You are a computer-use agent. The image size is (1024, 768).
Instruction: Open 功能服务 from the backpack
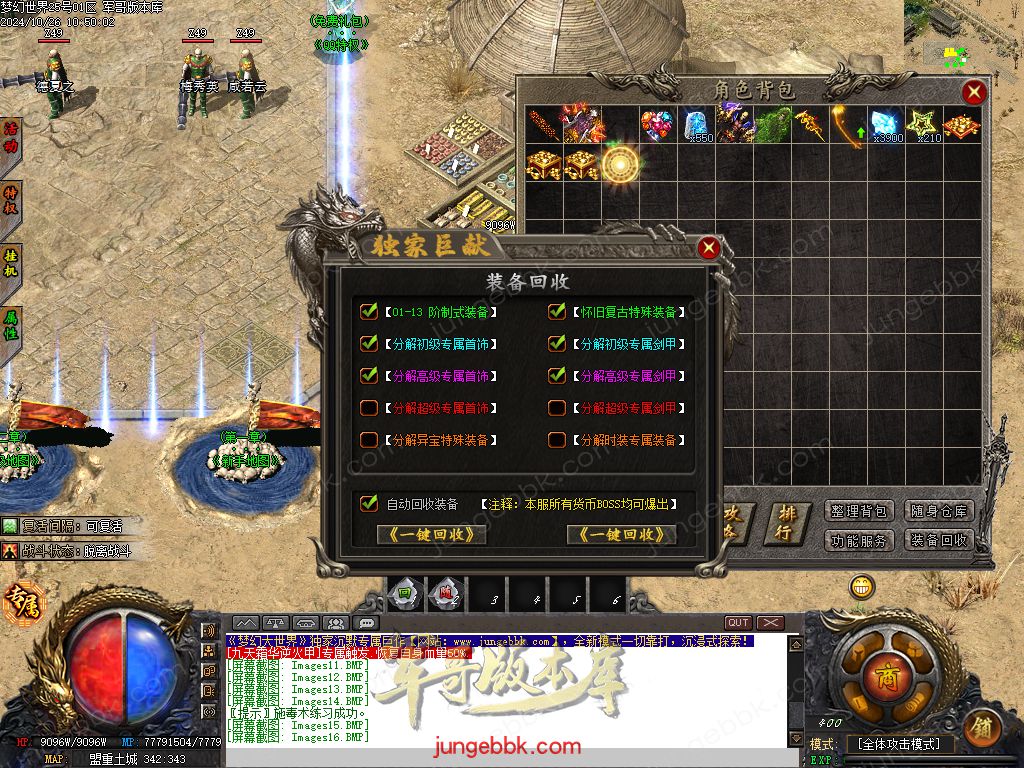859,540
